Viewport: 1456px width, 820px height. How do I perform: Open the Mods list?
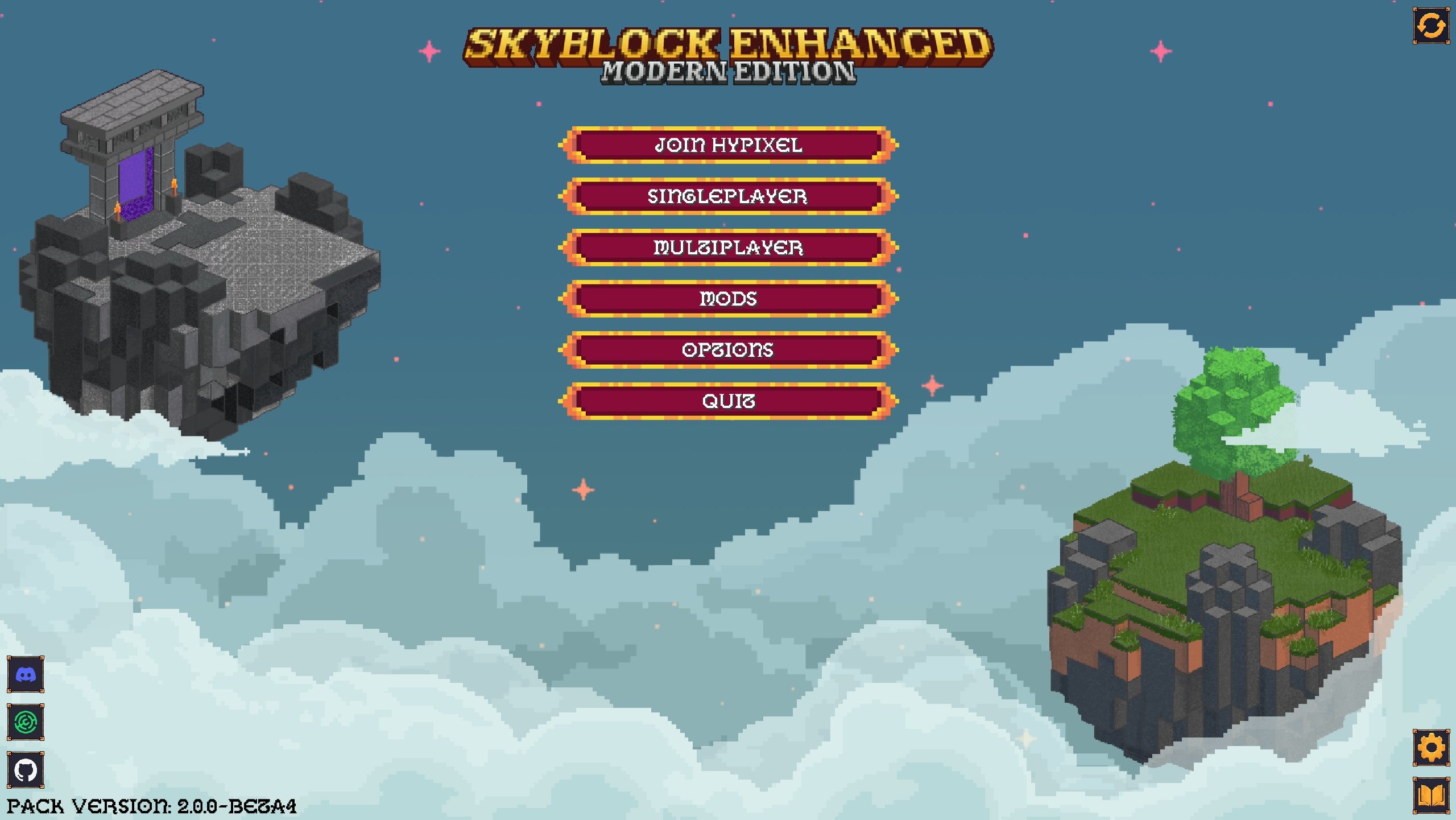(x=728, y=299)
